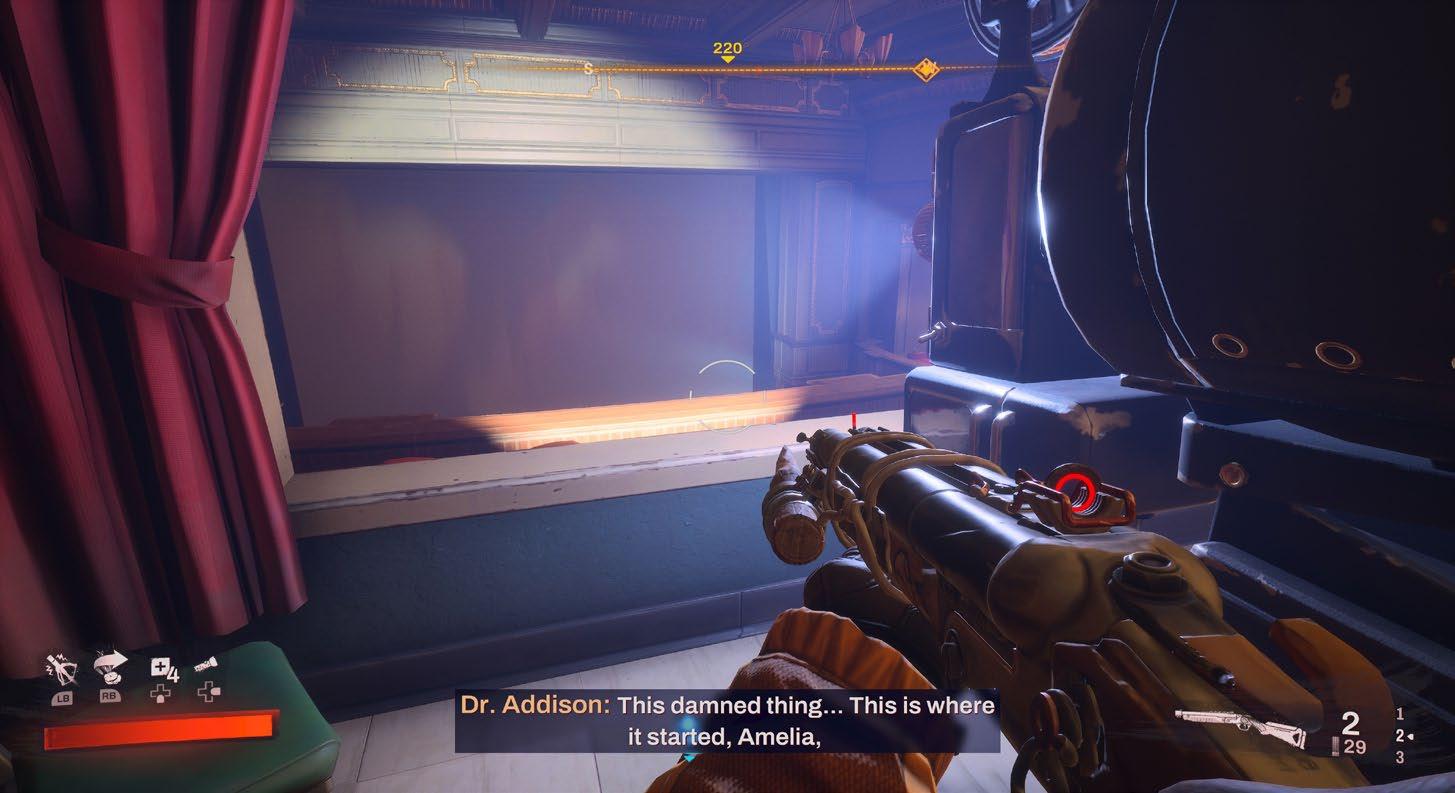Toggle the flashlight icon
The image size is (1455, 793).
tap(207, 664)
